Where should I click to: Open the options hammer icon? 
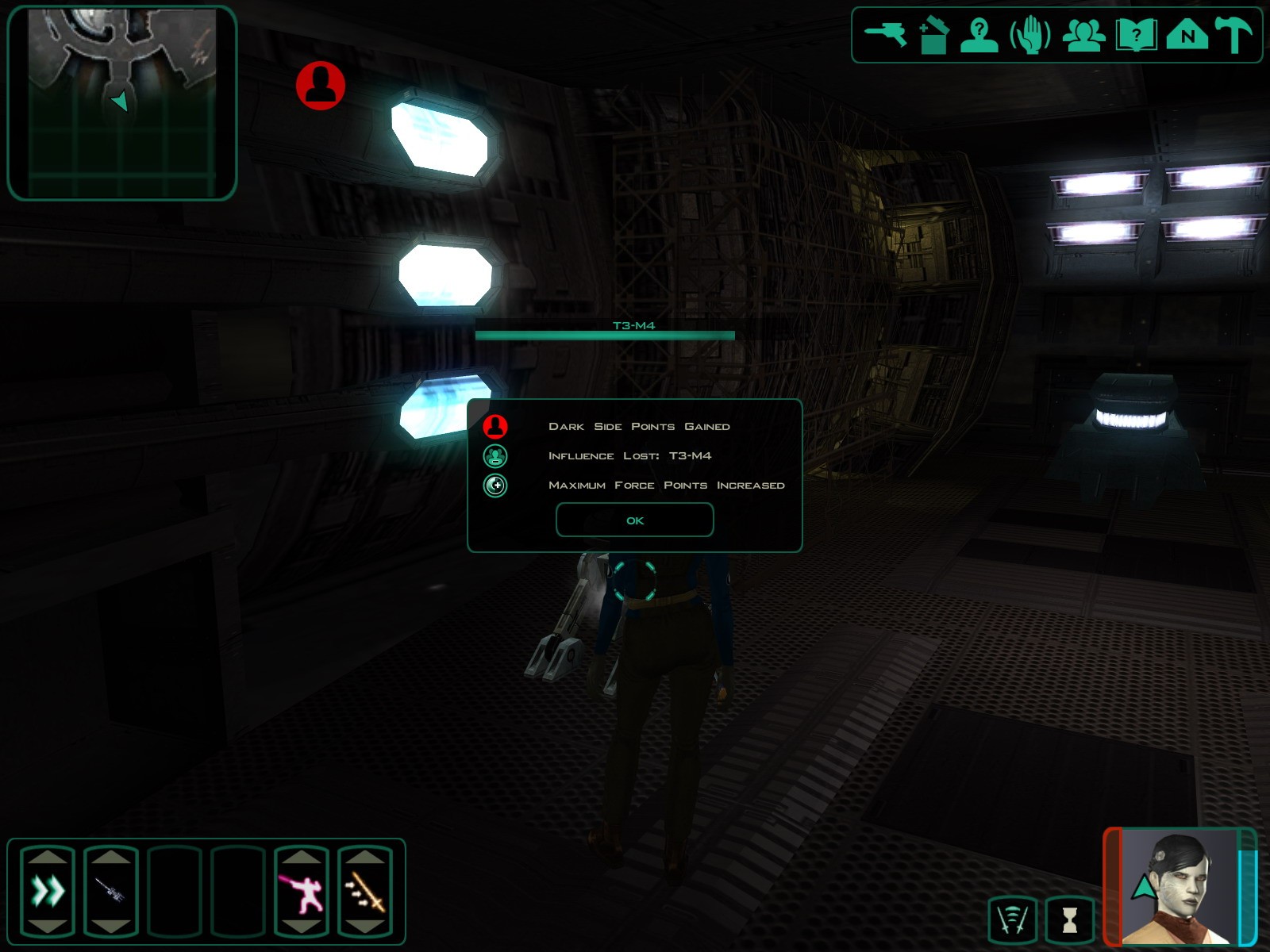[1233, 36]
